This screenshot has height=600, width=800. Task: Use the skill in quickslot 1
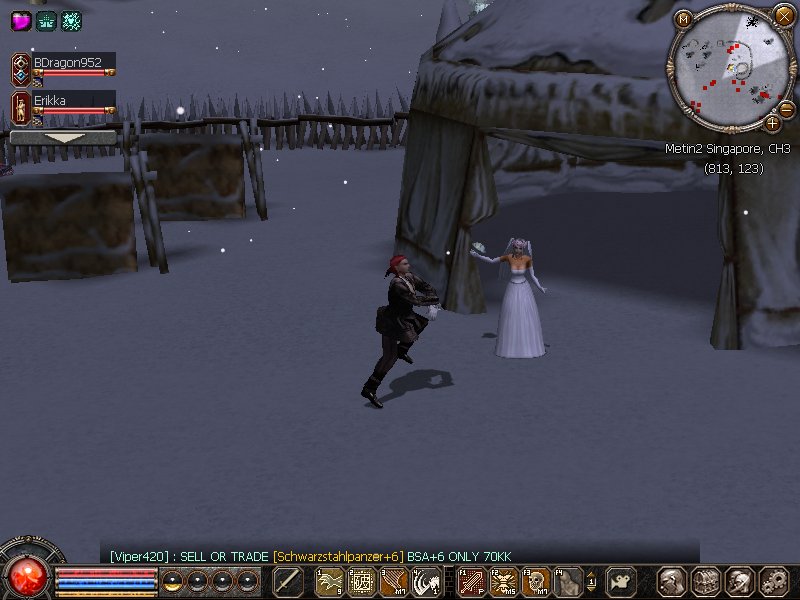pos(329,581)
